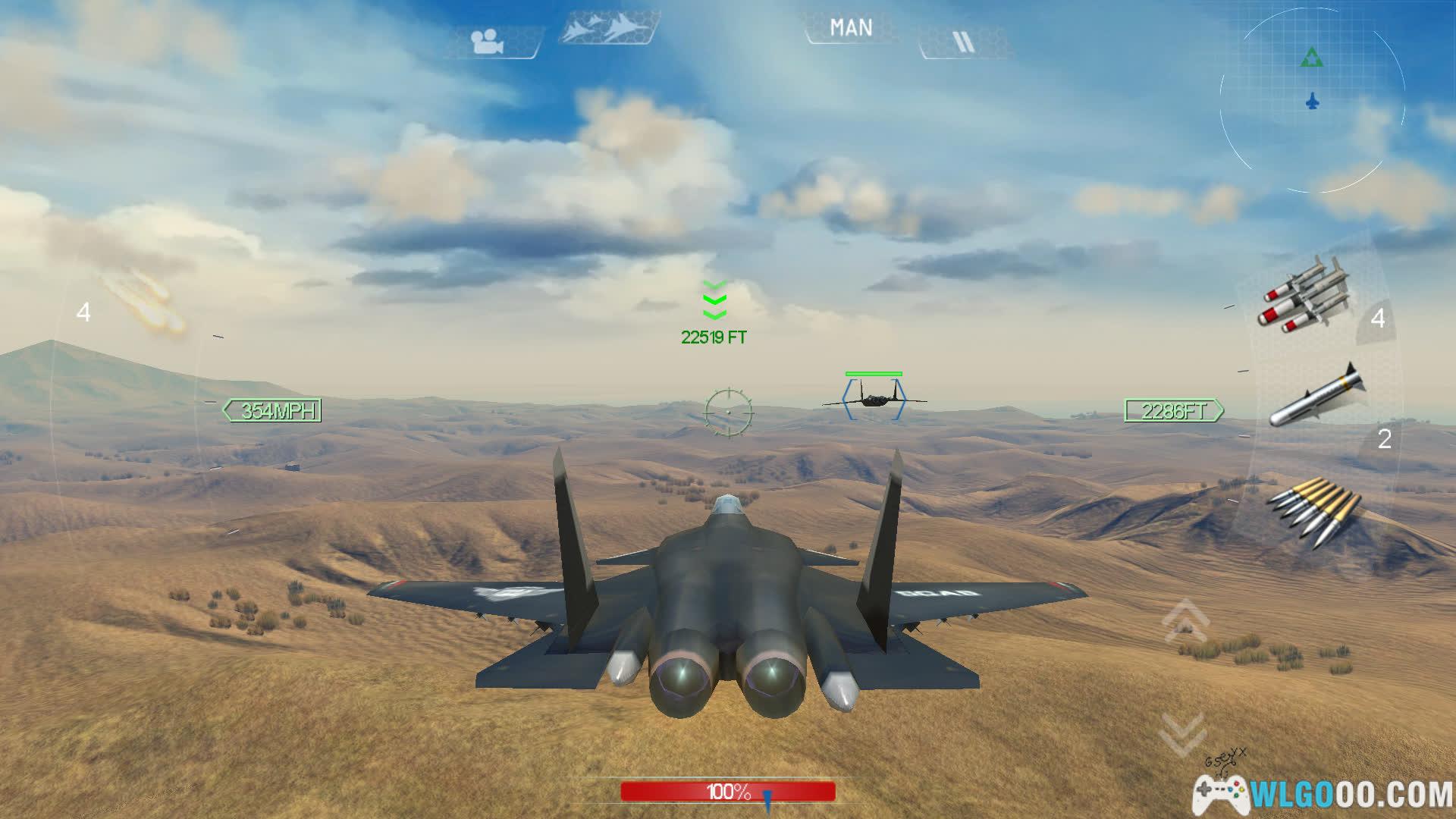The image size is (1456, 819).
Task: Tap the two-jets formation icon
Action: (608, 29)
